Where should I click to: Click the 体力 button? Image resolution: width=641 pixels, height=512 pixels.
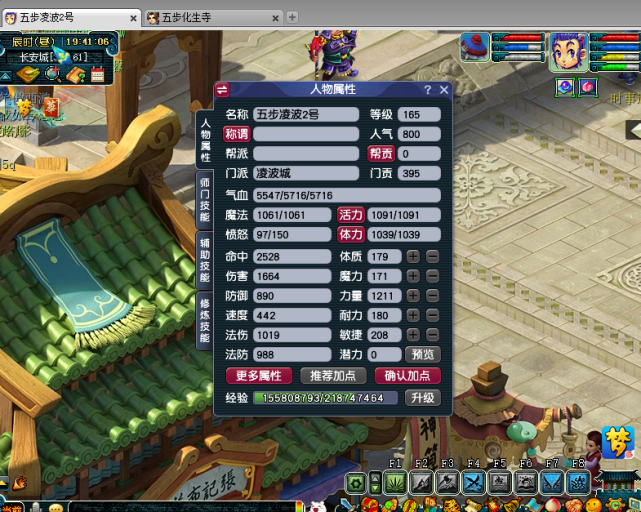tap(350, 235)
